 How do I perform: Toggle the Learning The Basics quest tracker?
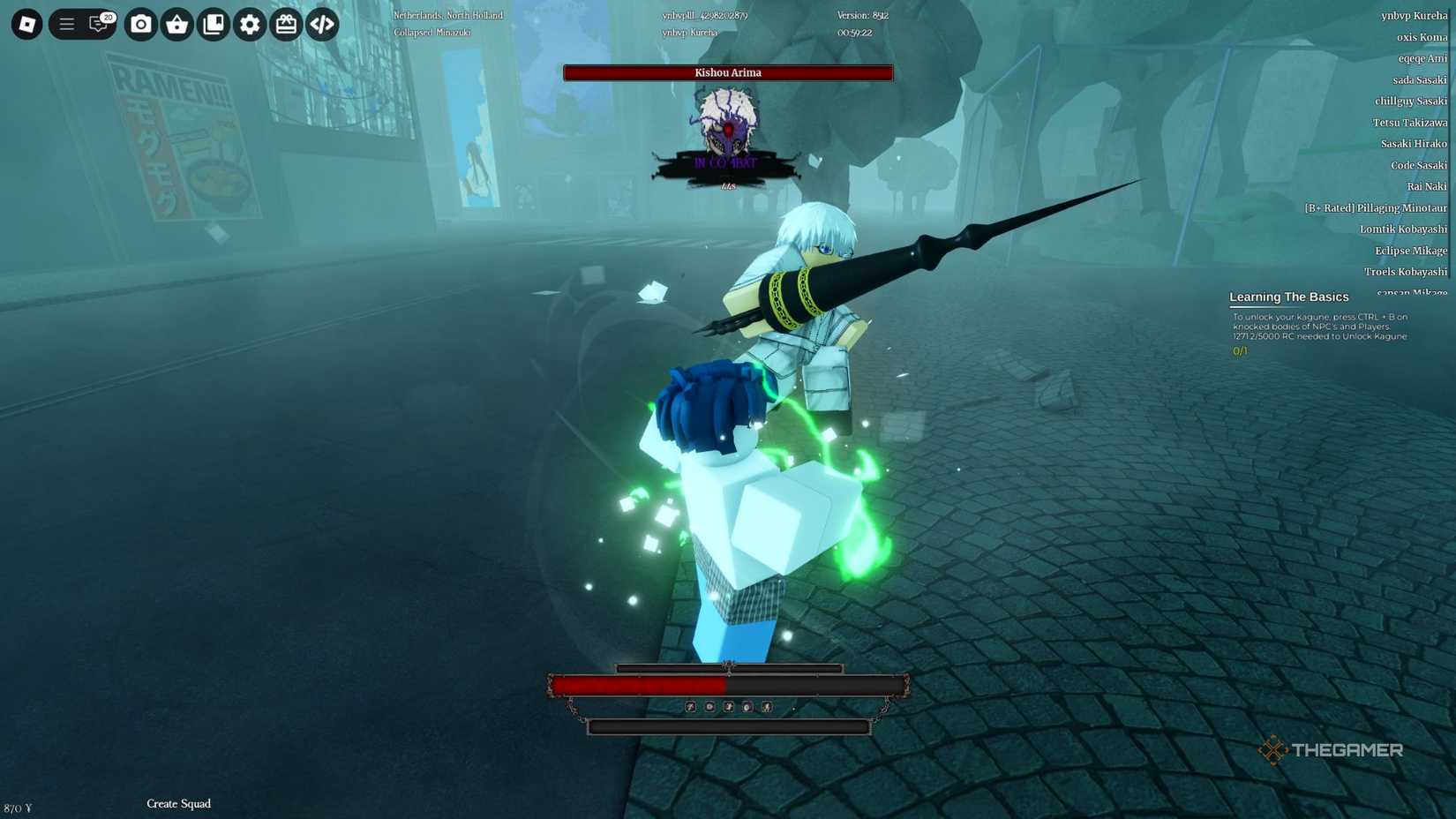click(1290, 297)
